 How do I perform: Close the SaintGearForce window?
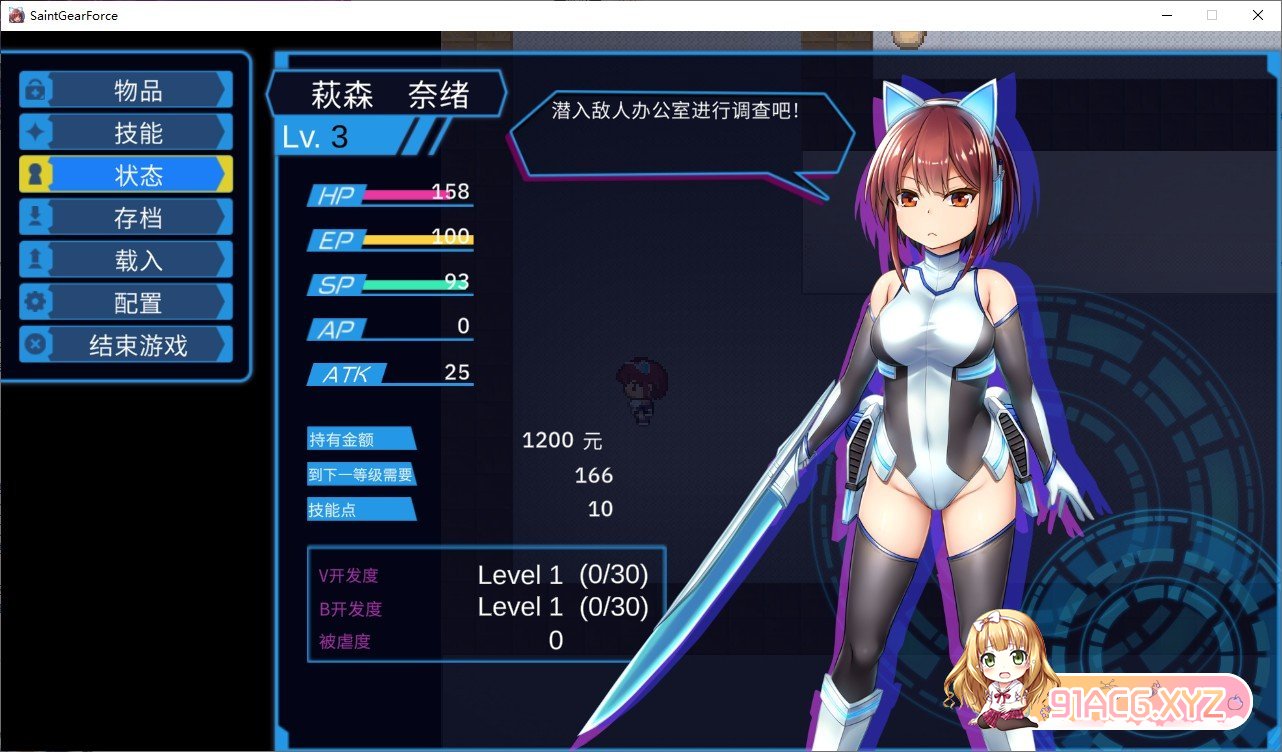pyautogui.click(x=1257, y=15)
